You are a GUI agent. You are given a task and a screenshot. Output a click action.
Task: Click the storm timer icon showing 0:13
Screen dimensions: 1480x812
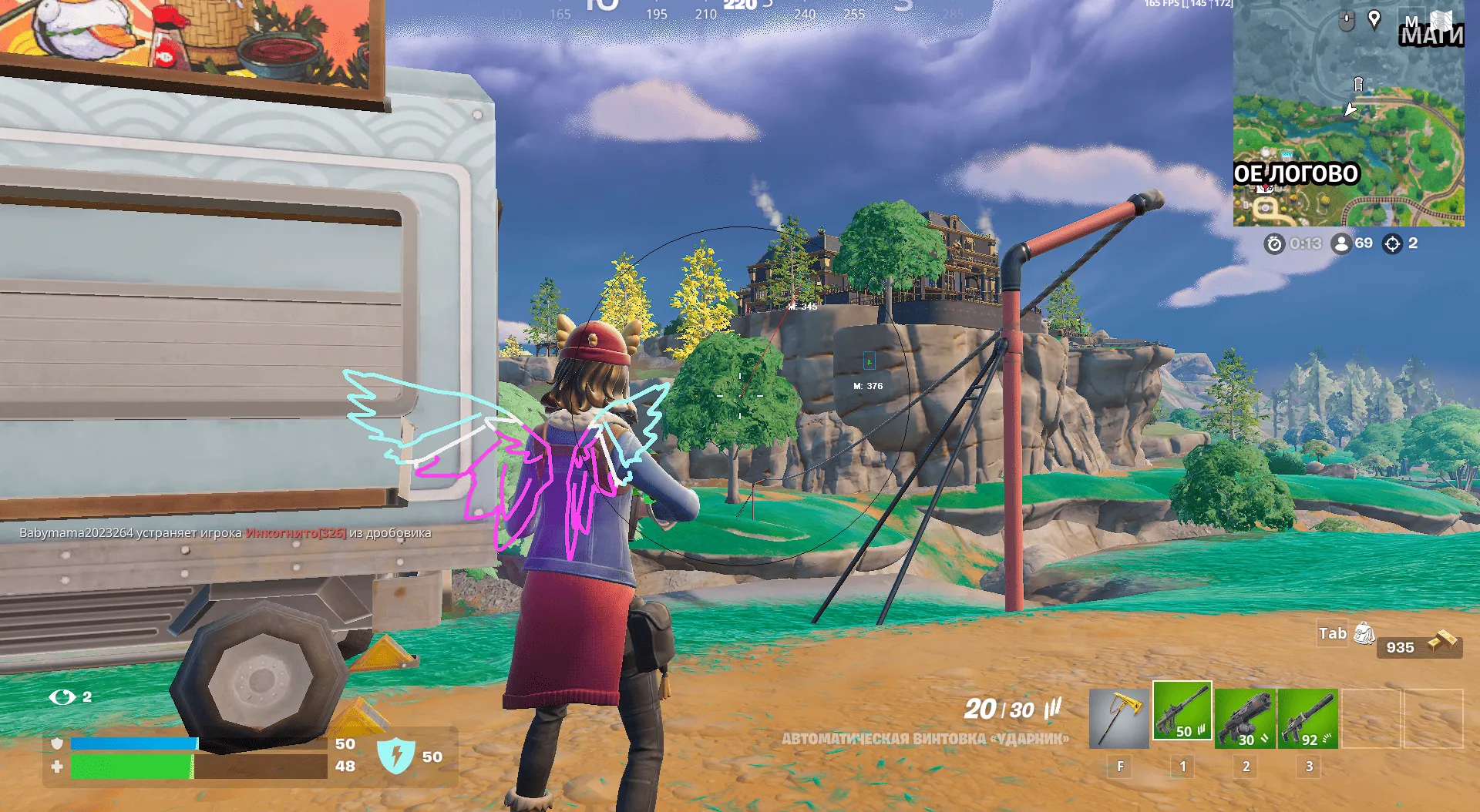pos(1276,243)
